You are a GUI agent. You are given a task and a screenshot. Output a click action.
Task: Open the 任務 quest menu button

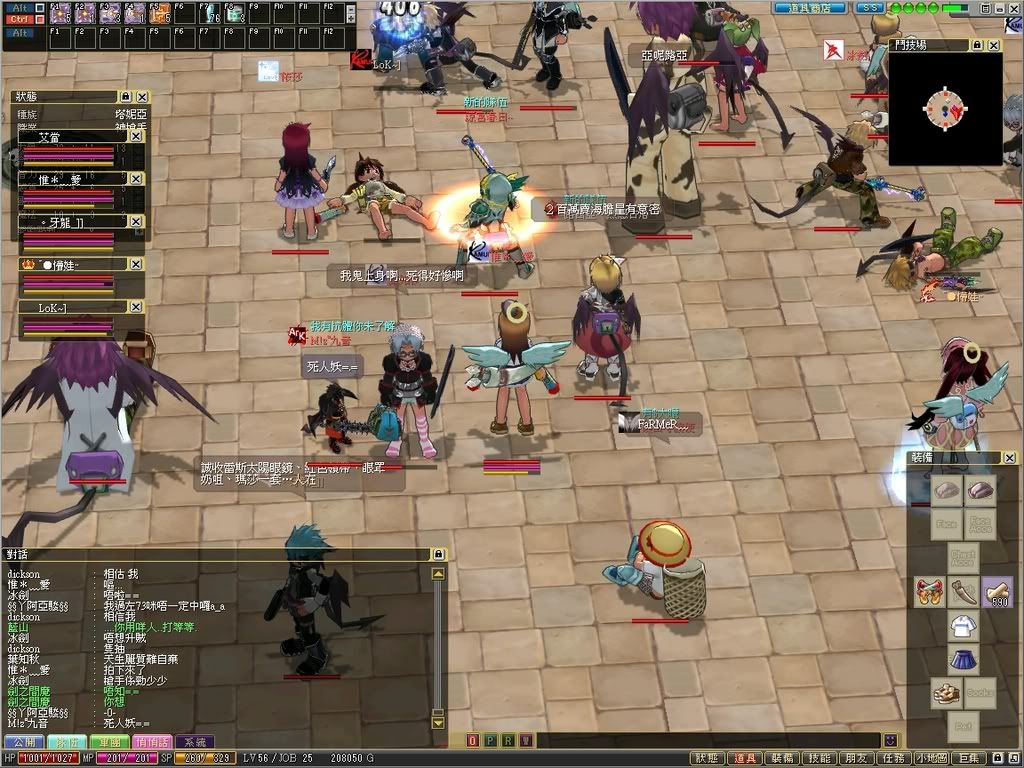tap(893, 758)
